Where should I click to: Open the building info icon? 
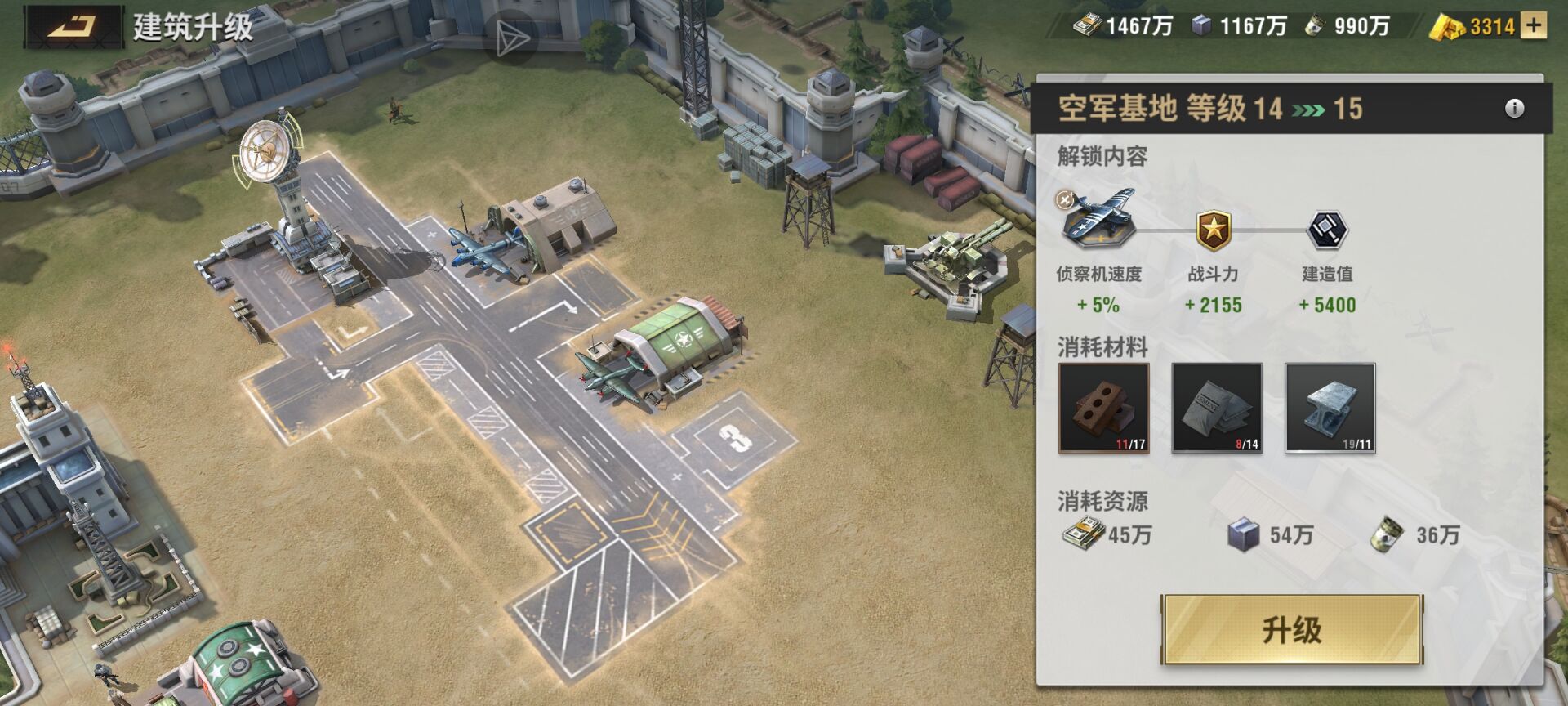point(1514,109)
